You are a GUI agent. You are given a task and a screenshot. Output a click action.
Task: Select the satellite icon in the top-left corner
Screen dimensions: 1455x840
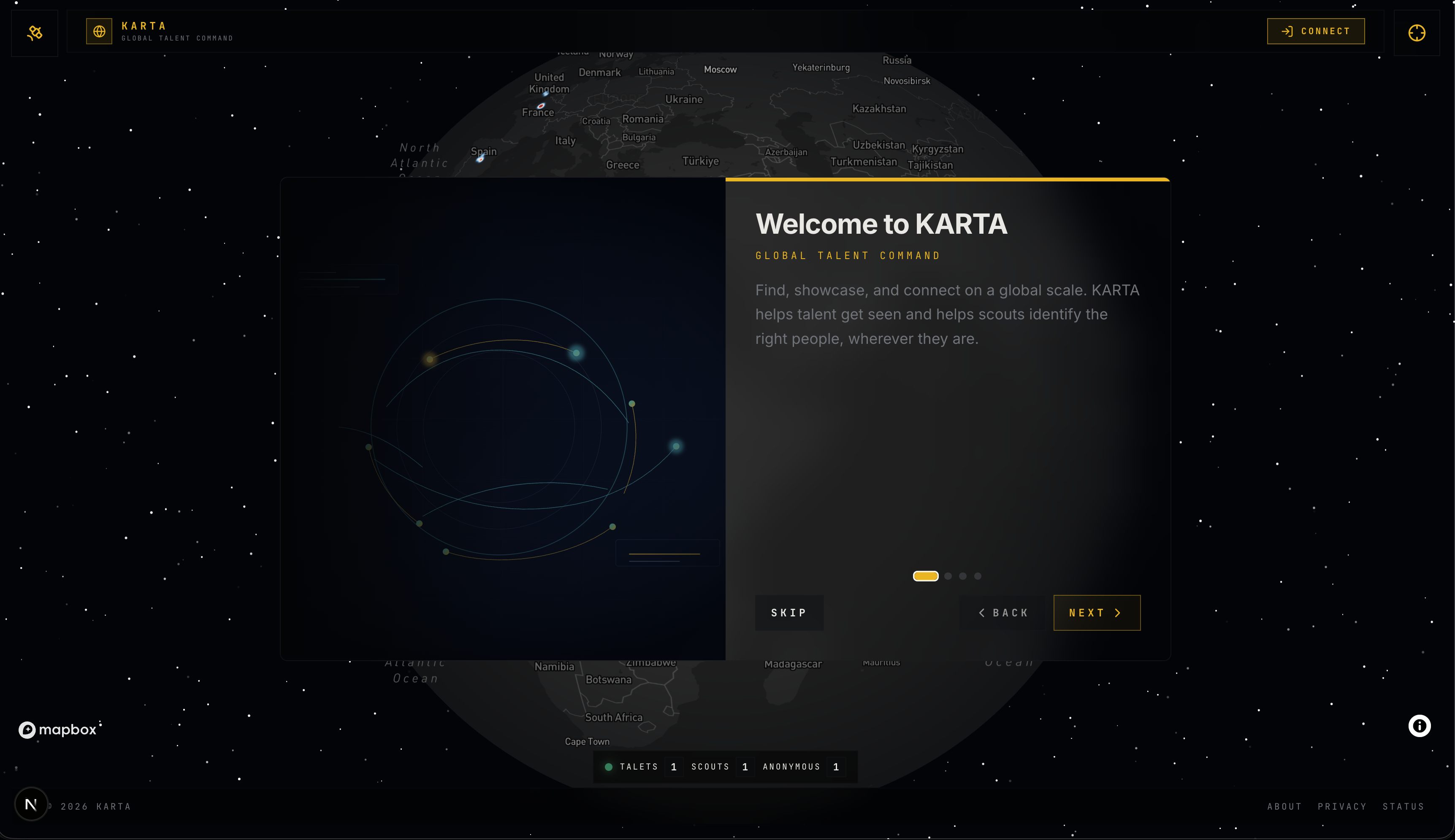34,33
